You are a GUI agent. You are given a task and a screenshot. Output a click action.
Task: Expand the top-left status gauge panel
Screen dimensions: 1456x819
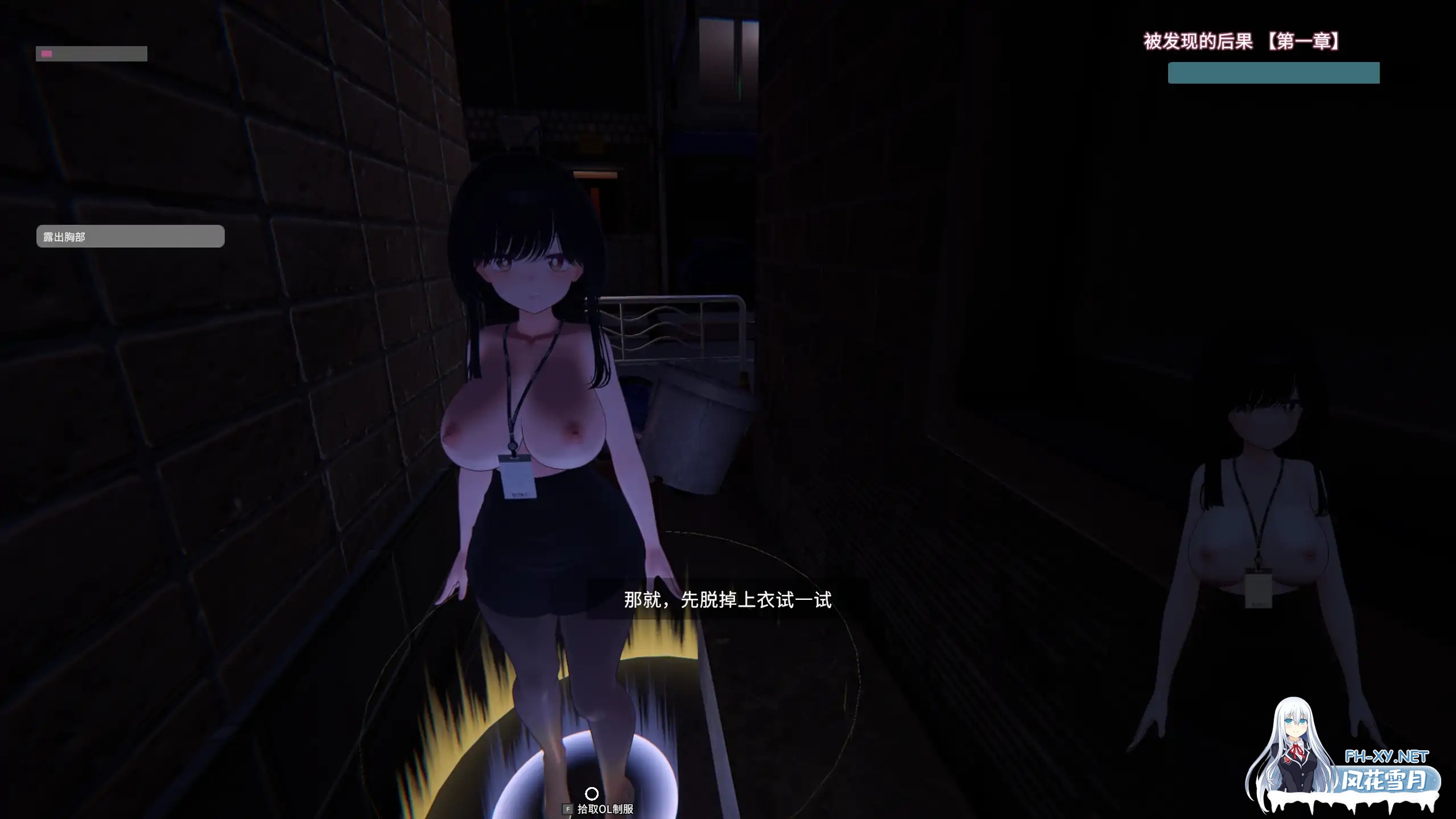91,53
